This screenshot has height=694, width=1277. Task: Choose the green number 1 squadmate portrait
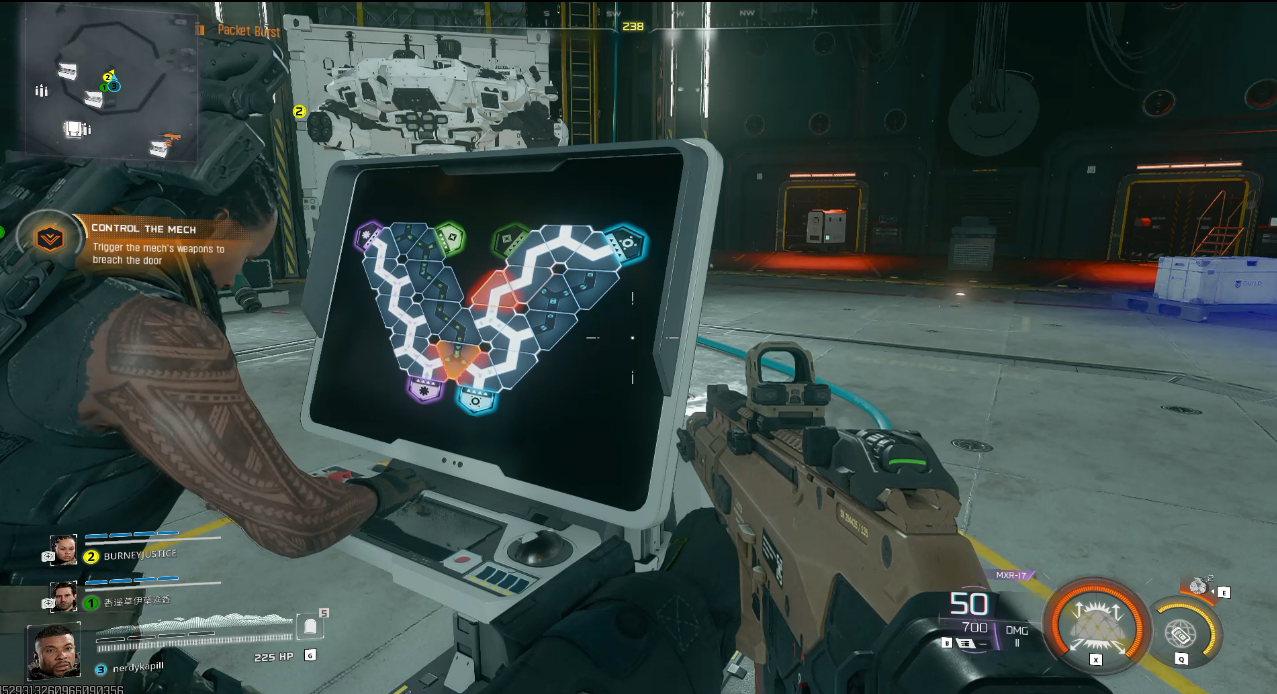tap(64, 597)
